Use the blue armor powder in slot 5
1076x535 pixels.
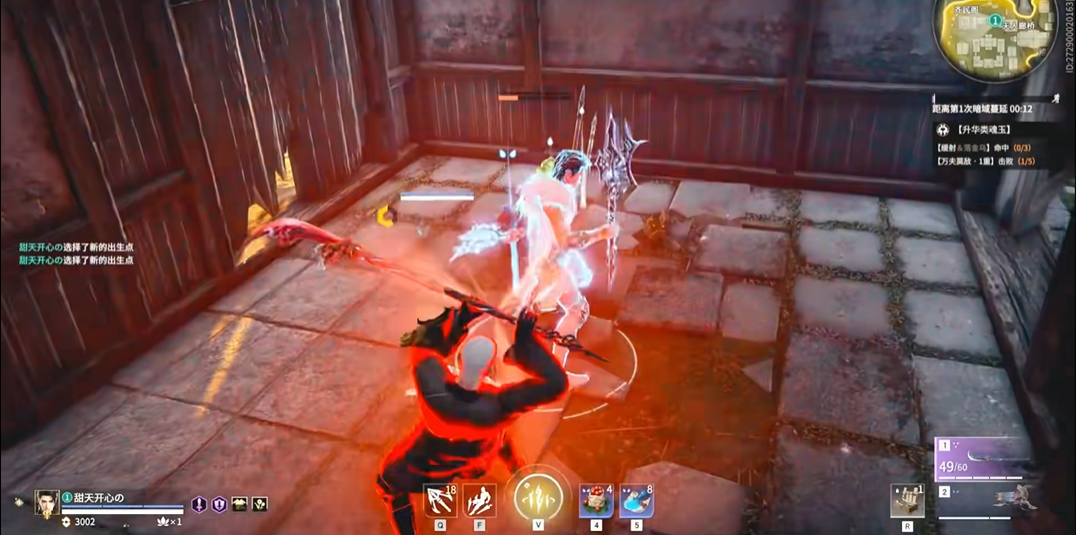click(636, 500)
